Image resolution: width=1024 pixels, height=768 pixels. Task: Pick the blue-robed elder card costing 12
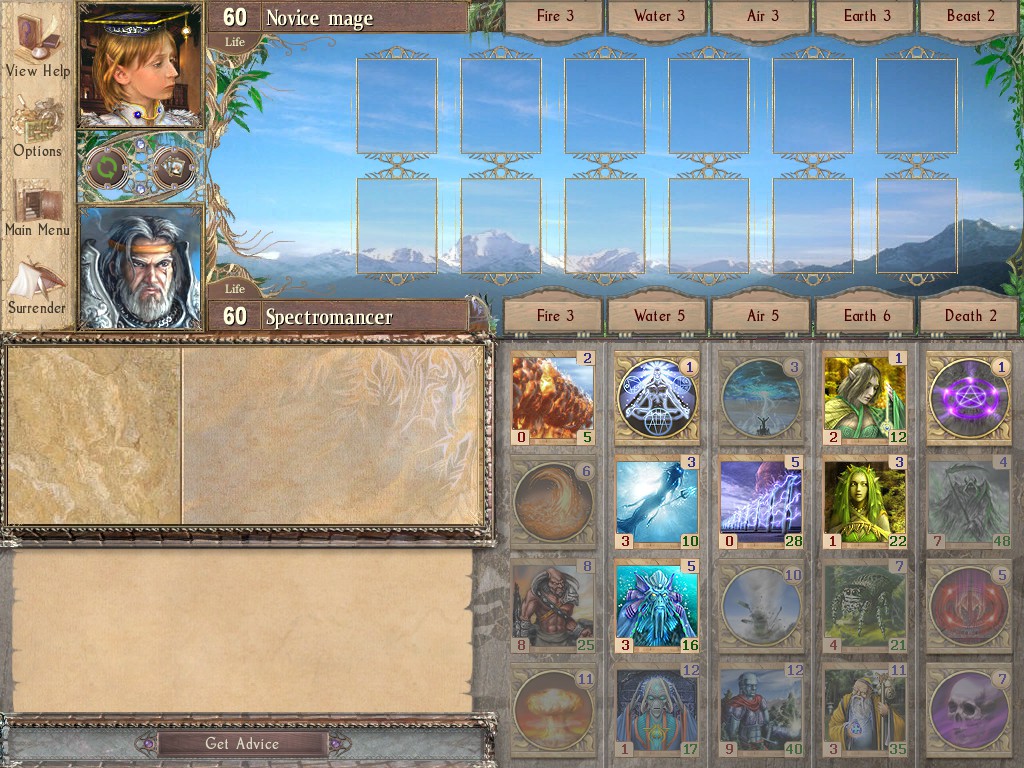coord(656,708)
